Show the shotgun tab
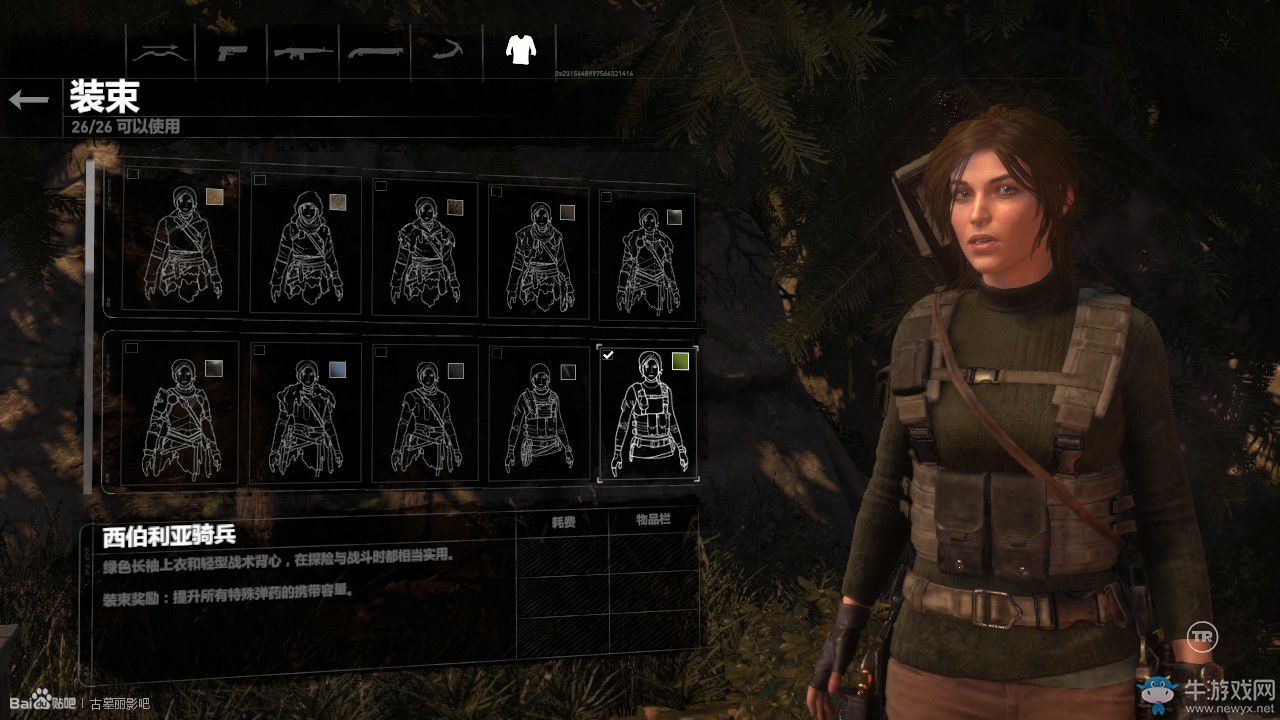Viewport: 1280px width, 720px height. (x=375, y=50)
